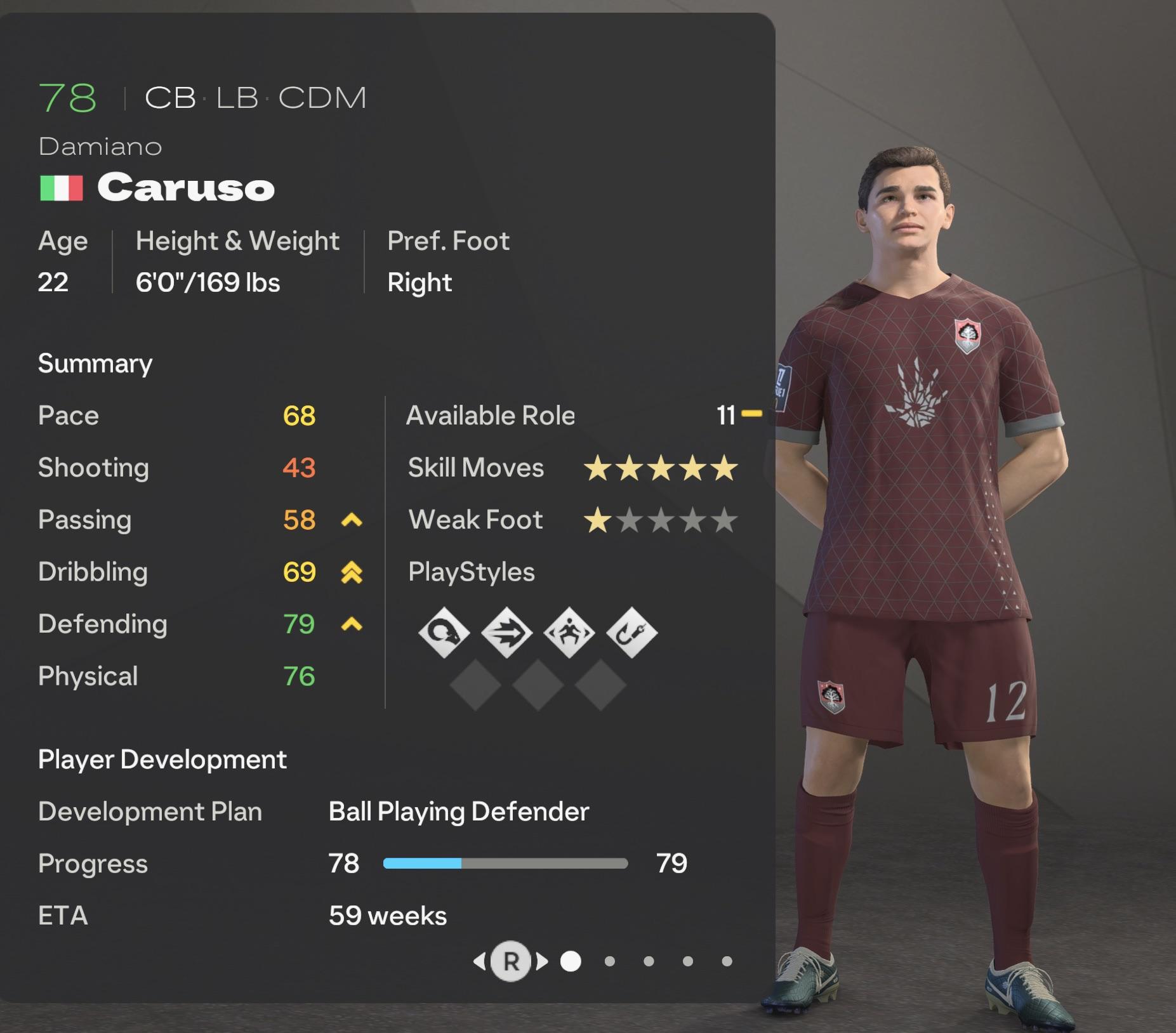Open the Ball Playing Defender development plan
The height and width of the screenshot is (1033, 1176).
(458, 812)
